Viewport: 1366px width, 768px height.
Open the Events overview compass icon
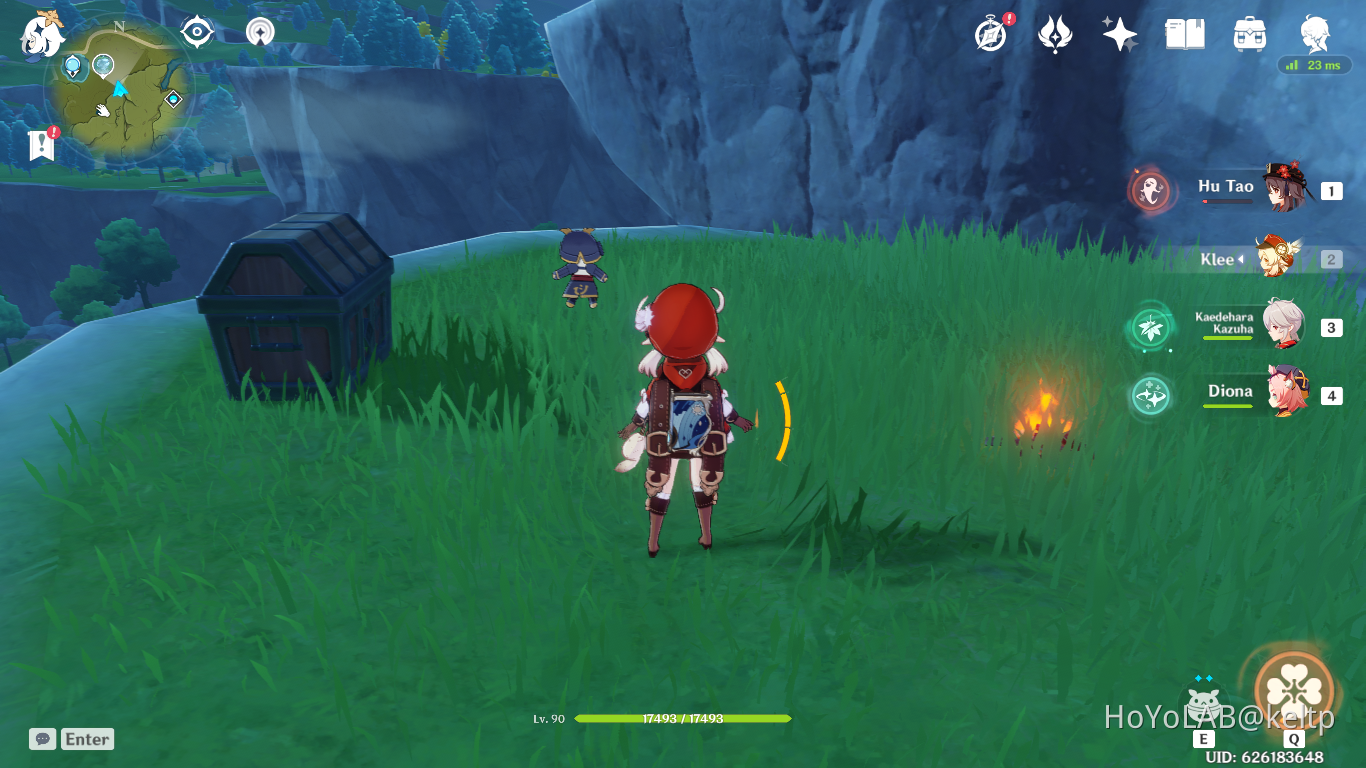click(988, 33)
